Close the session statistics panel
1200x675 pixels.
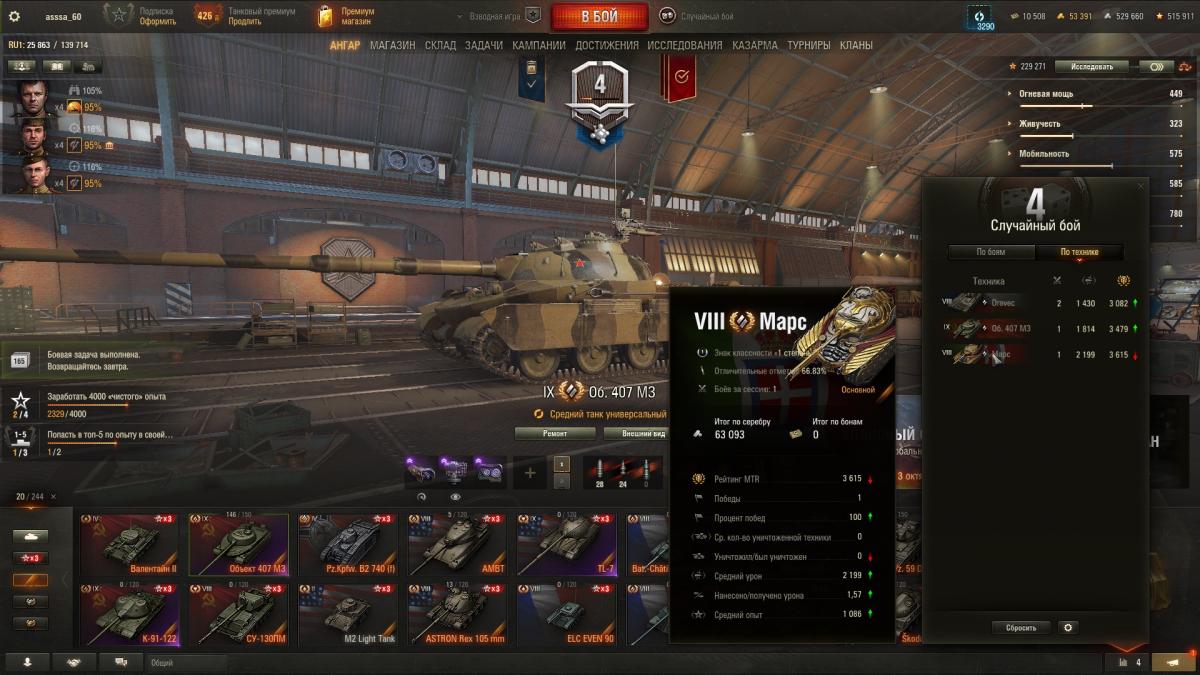[x=1141, y=186]
